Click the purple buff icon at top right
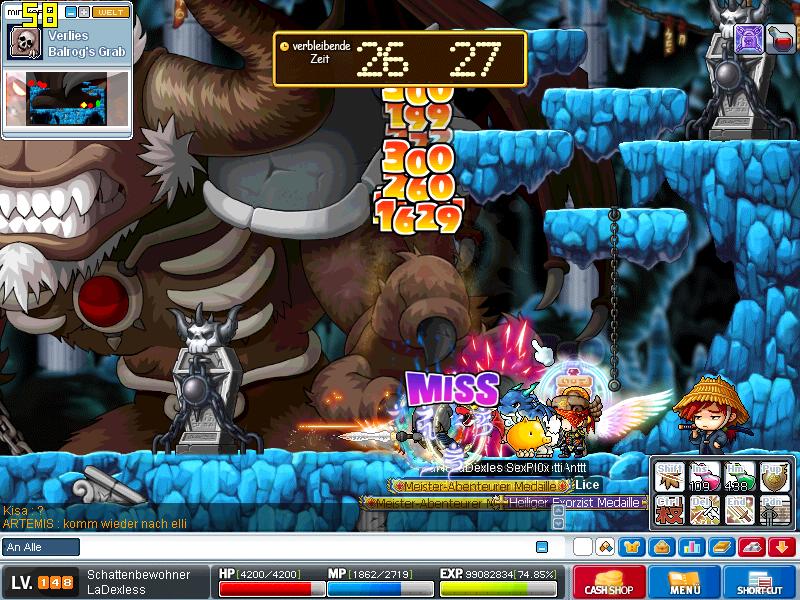This screenshot has height=600, width=800. tap(749, 38)
